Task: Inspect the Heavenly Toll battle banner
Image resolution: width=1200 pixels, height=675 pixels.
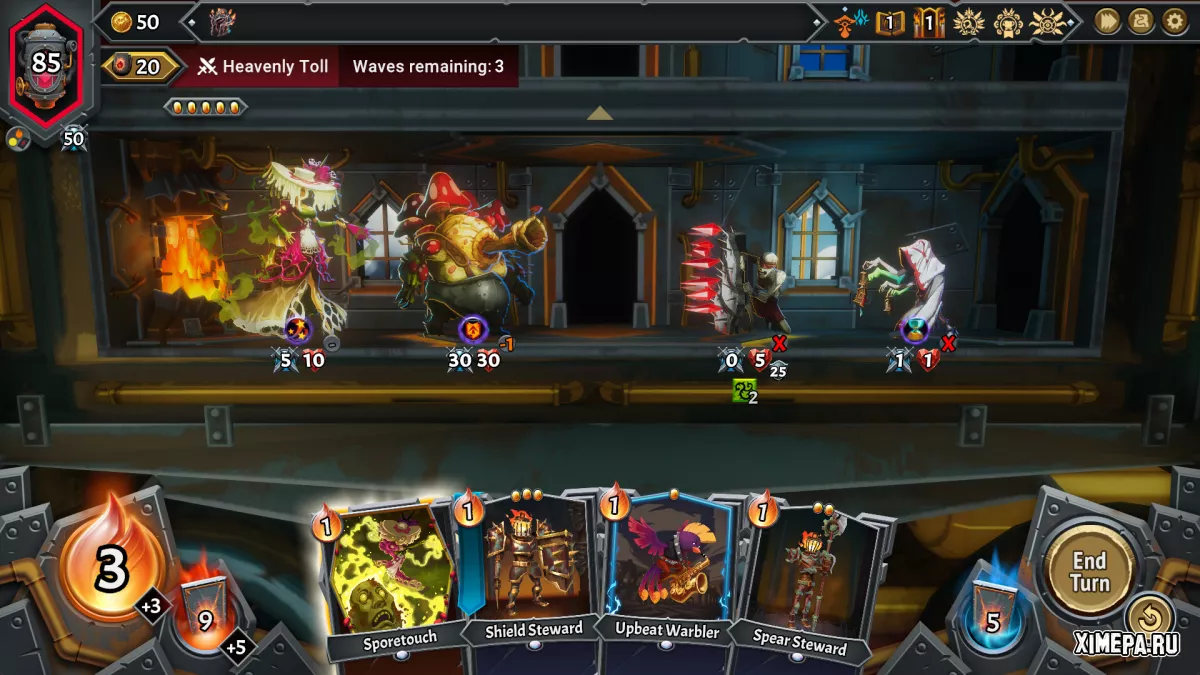Action: [262, 67]
